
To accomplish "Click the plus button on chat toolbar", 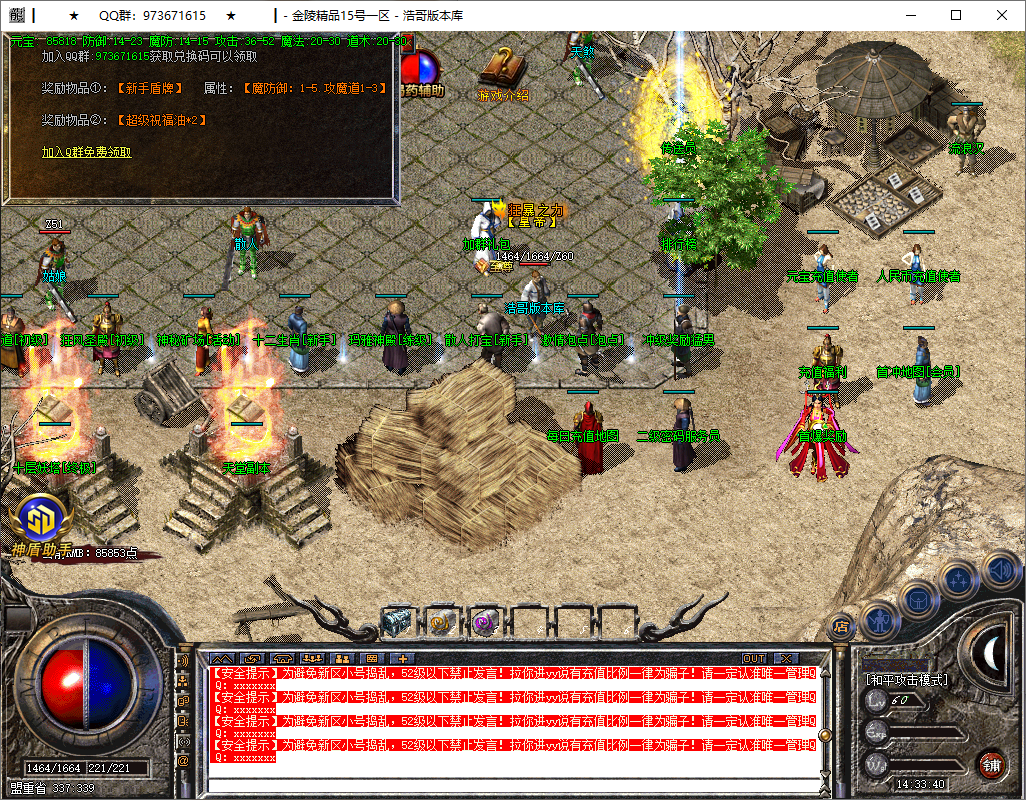I will click(x=403, y=658).
